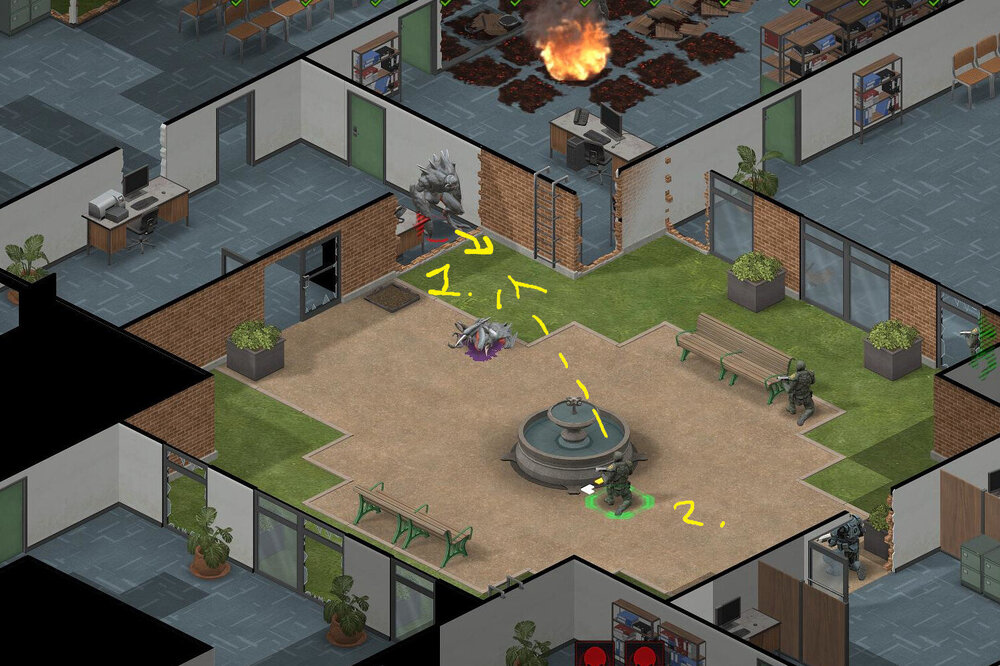Select the soldier with the green hex marker
The image size is (1000, 666).
pyautogui.click(x=619, y=482)
